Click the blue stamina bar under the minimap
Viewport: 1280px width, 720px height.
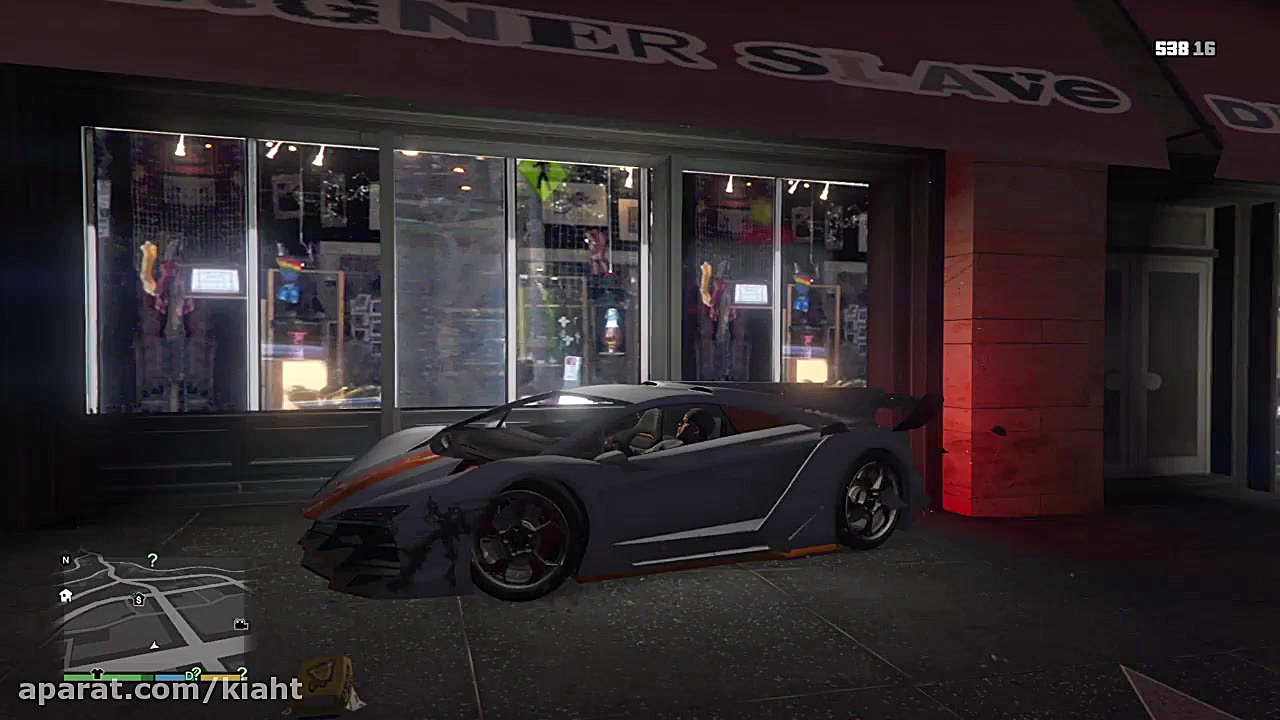[170, 677]
